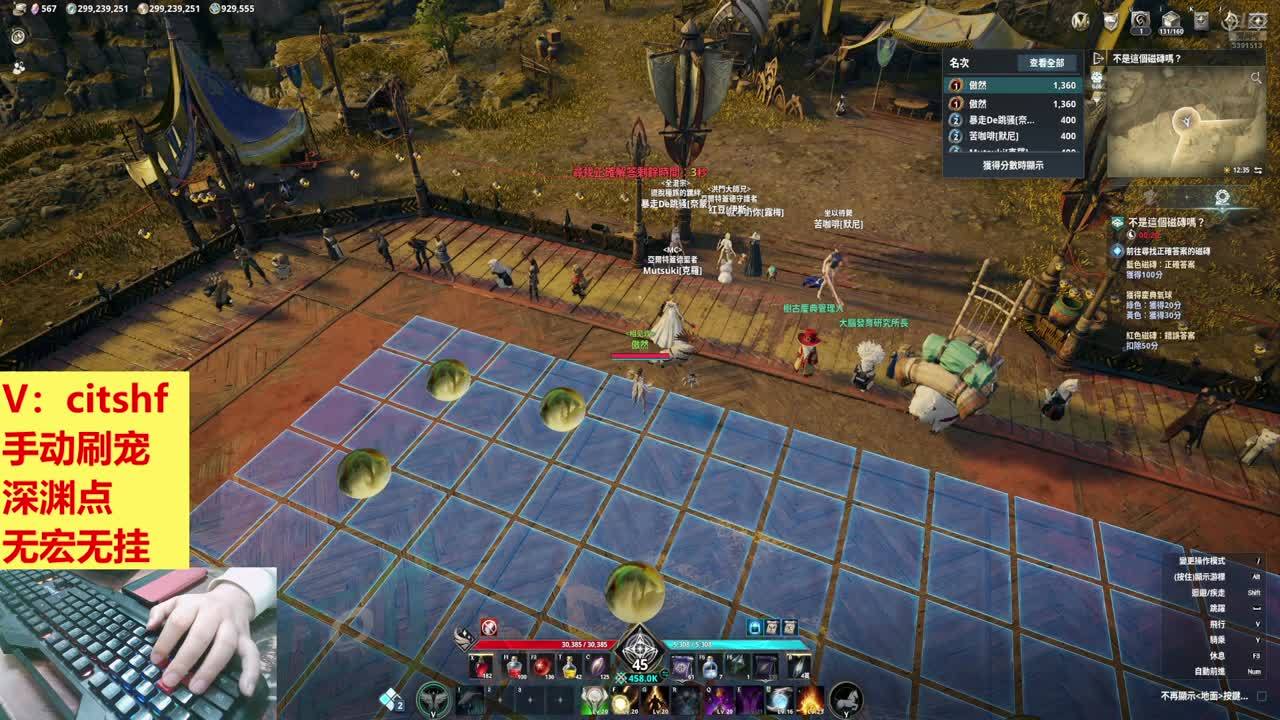
Task: Click the white horse mount button
Action: (x=846, y=697)
